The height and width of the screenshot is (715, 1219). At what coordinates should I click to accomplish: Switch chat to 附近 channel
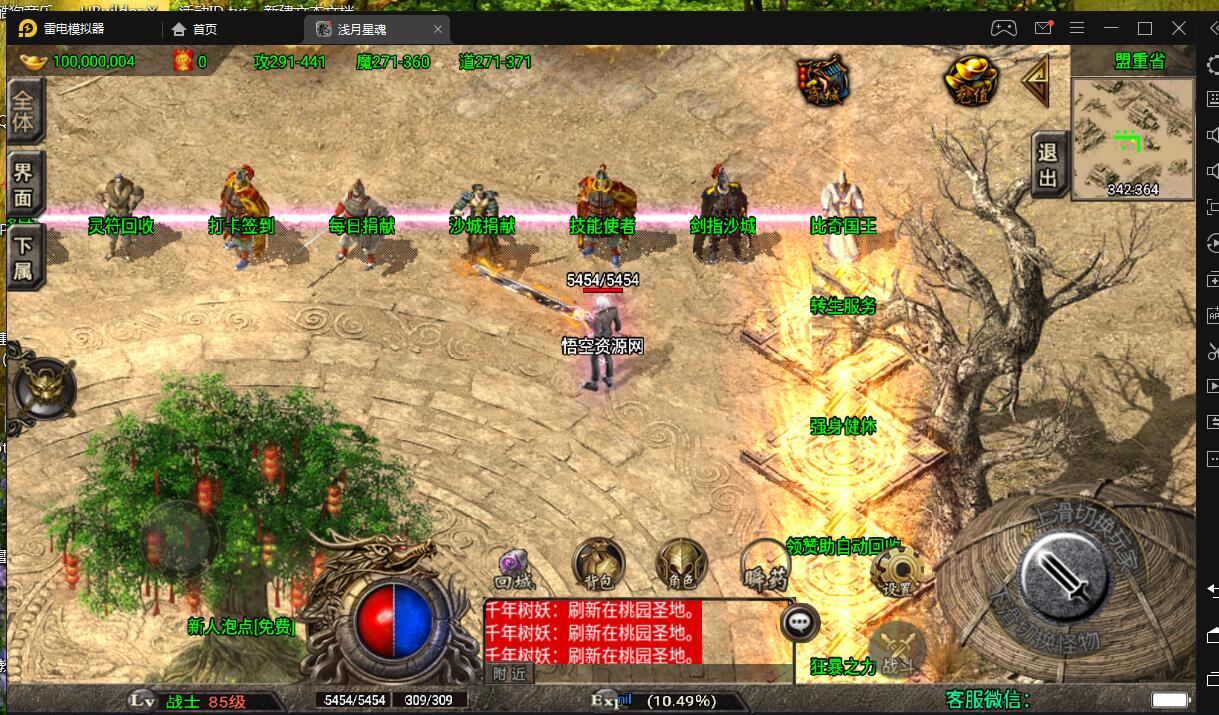pos(510,675)
